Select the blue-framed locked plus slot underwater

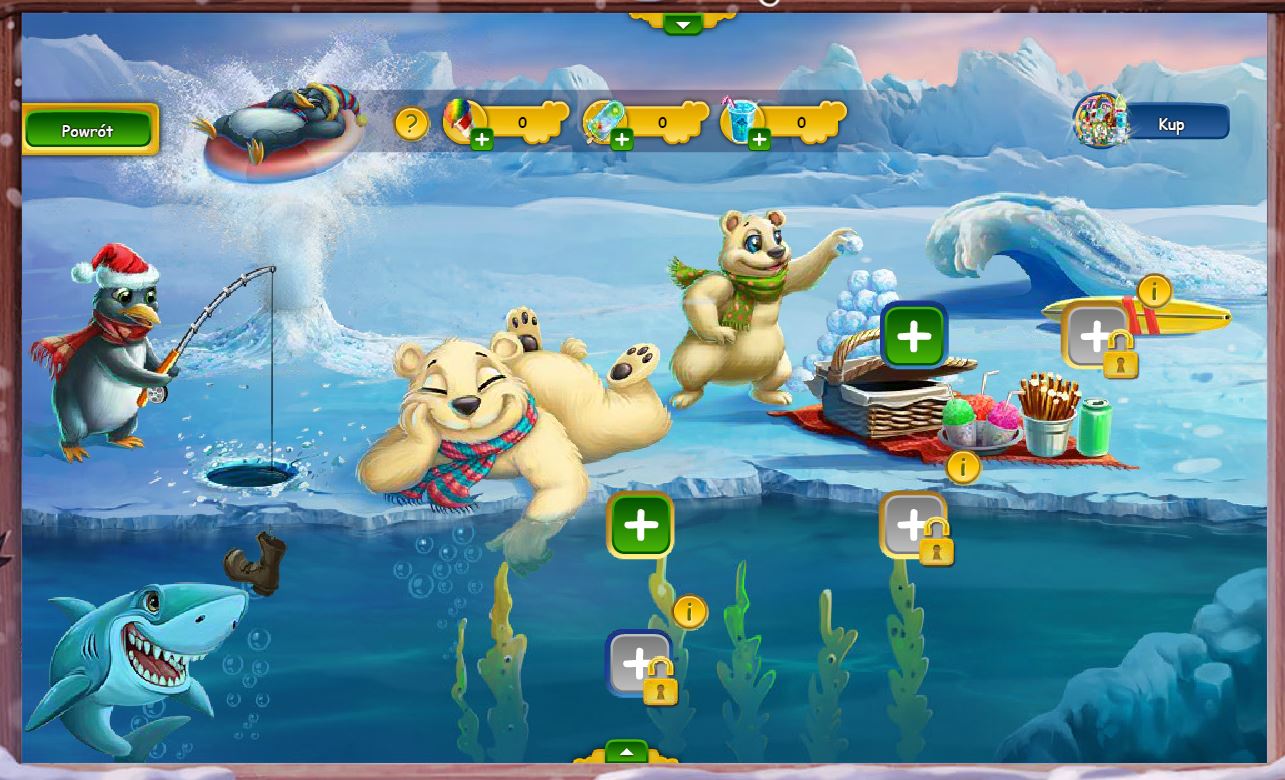(639, 663)
